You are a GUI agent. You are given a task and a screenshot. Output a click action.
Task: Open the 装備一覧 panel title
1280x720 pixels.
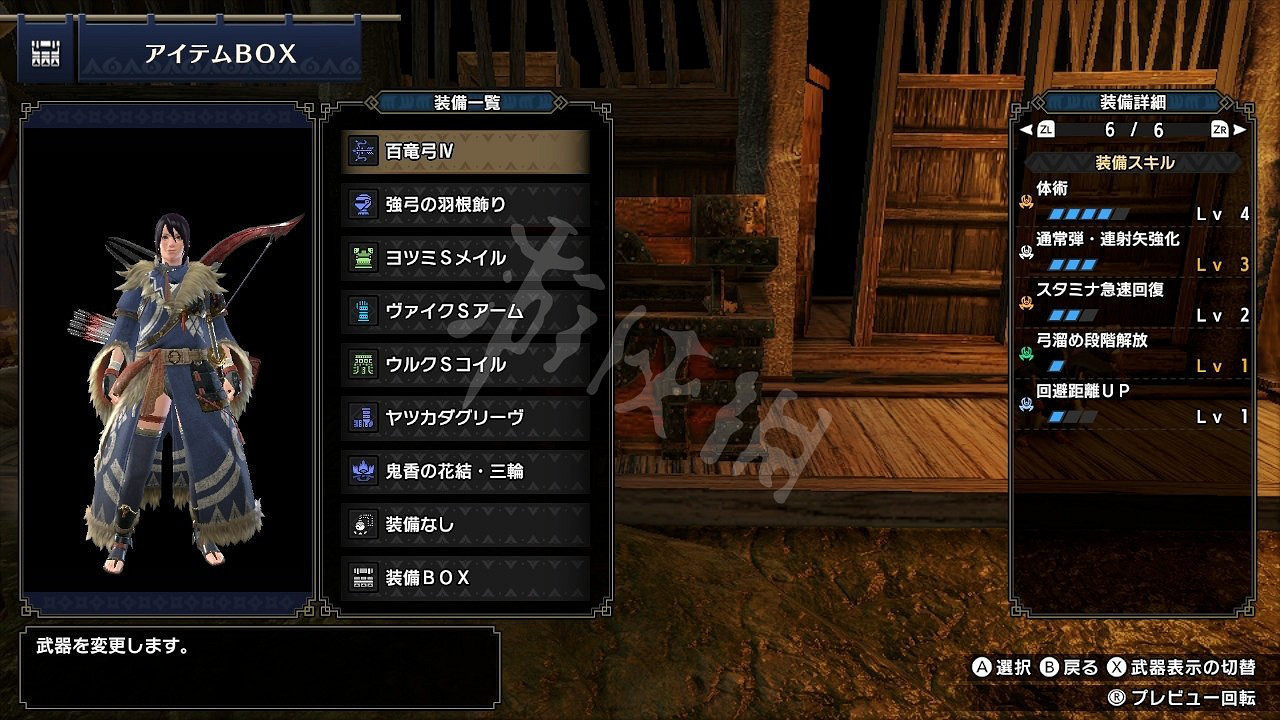coord(465,100)
